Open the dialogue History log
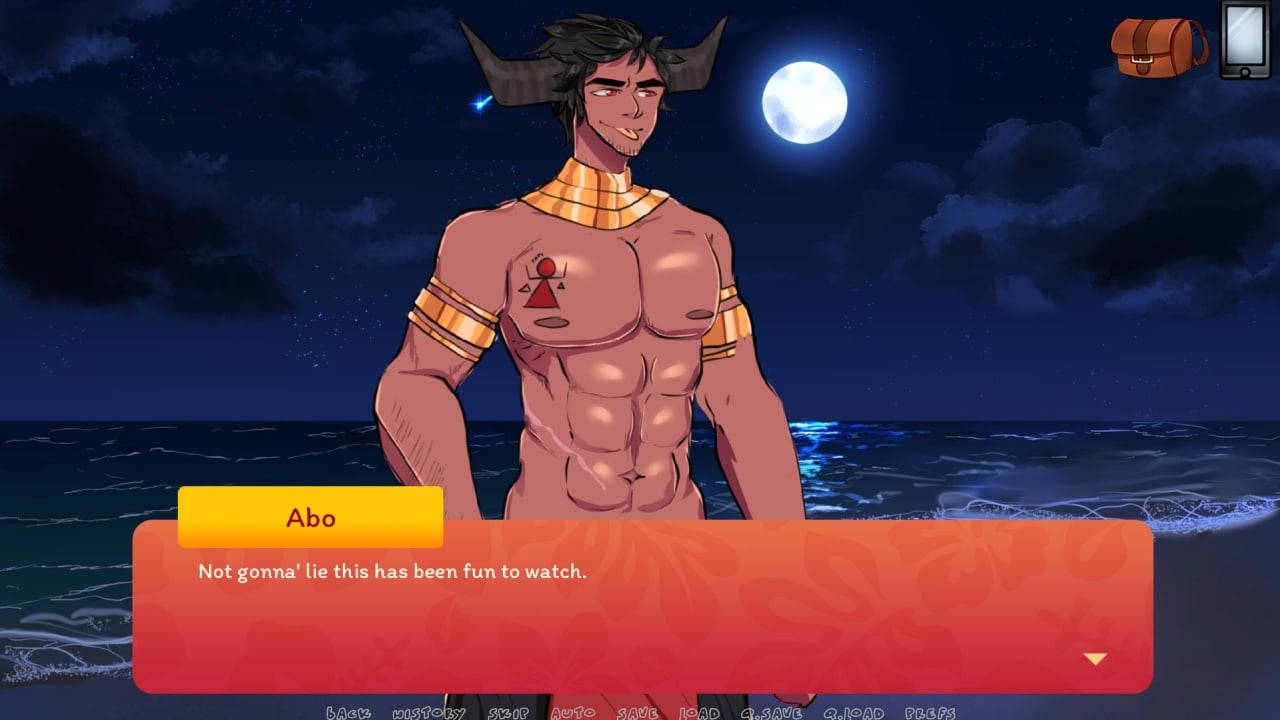Screen dimensions: 1280x720 [428, 713]
